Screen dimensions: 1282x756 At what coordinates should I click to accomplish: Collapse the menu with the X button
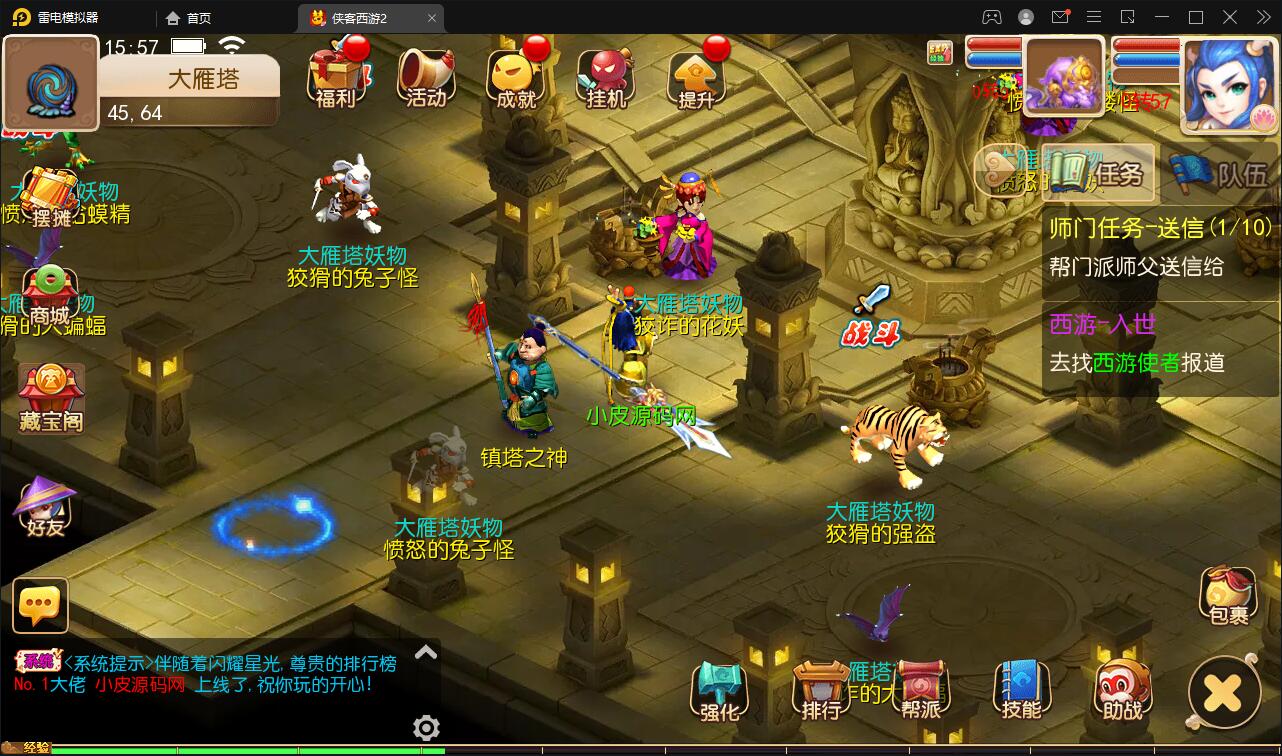click(1224, 692)
